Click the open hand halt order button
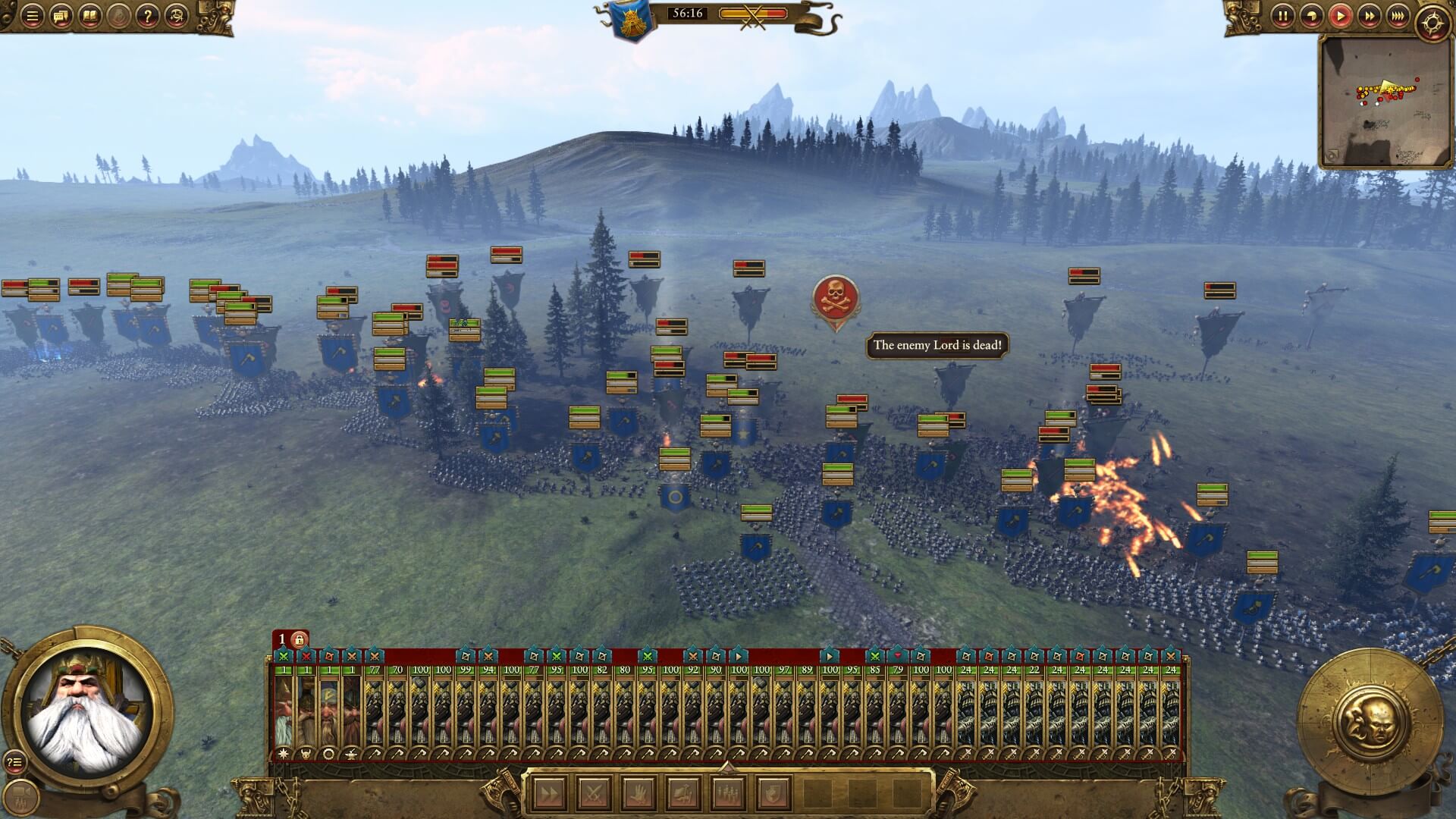 [x=637, y=794]
